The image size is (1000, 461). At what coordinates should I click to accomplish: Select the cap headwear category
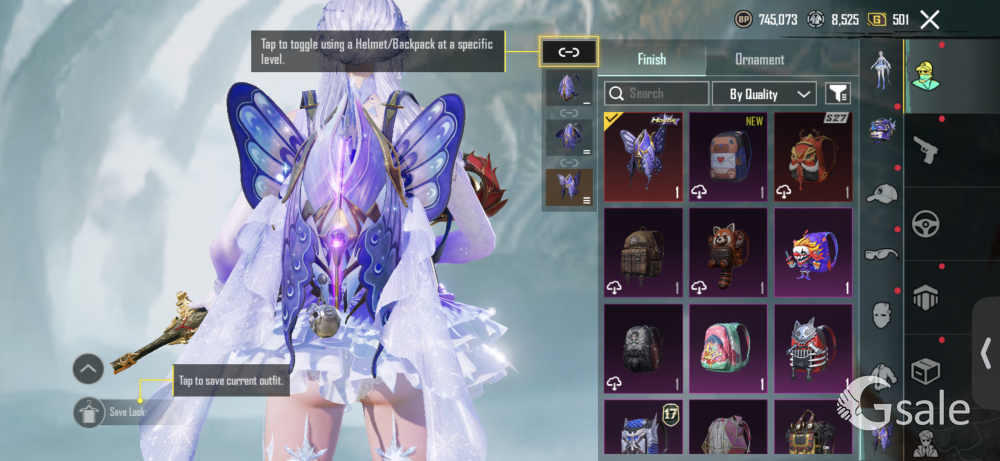click(881, 193)
